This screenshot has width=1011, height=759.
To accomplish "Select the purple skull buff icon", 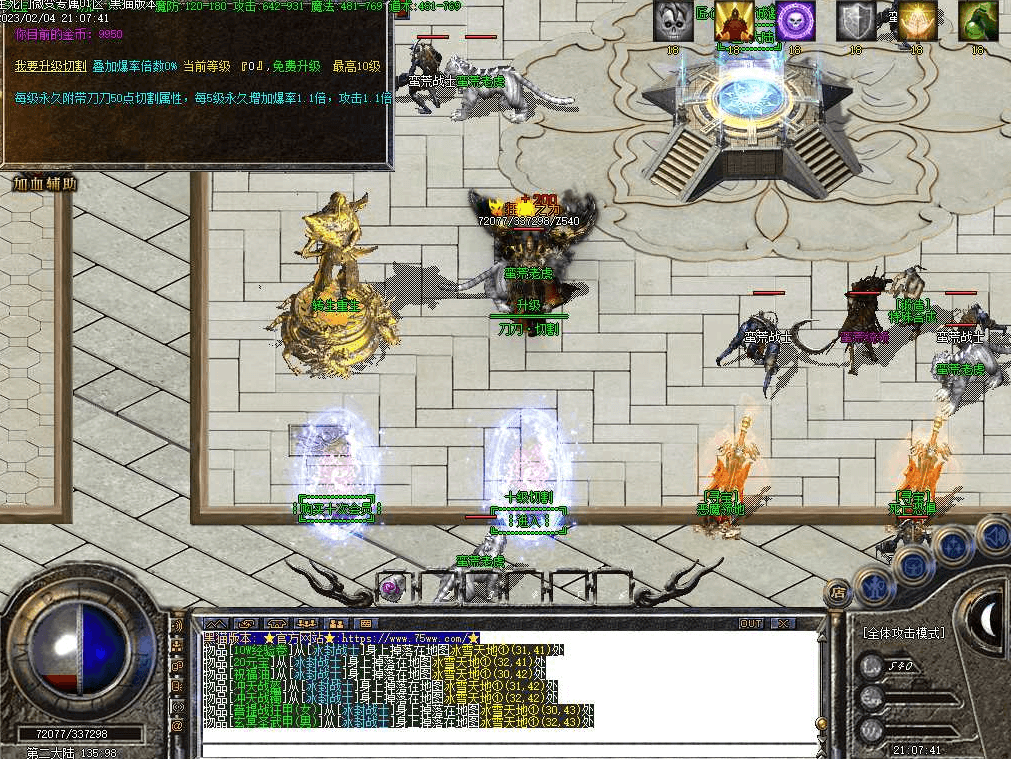I will click(795, 21).
